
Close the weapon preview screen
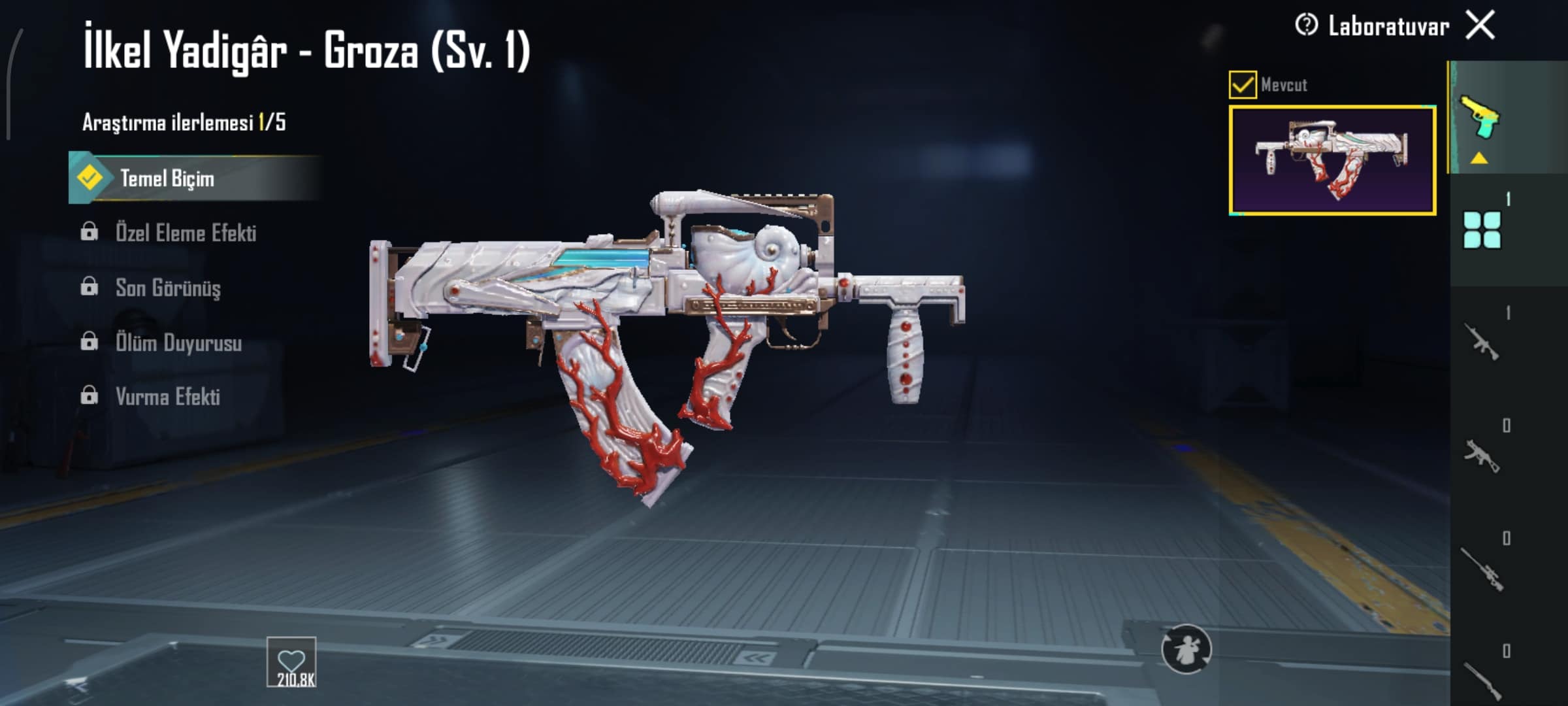[x=1480, y=26]
